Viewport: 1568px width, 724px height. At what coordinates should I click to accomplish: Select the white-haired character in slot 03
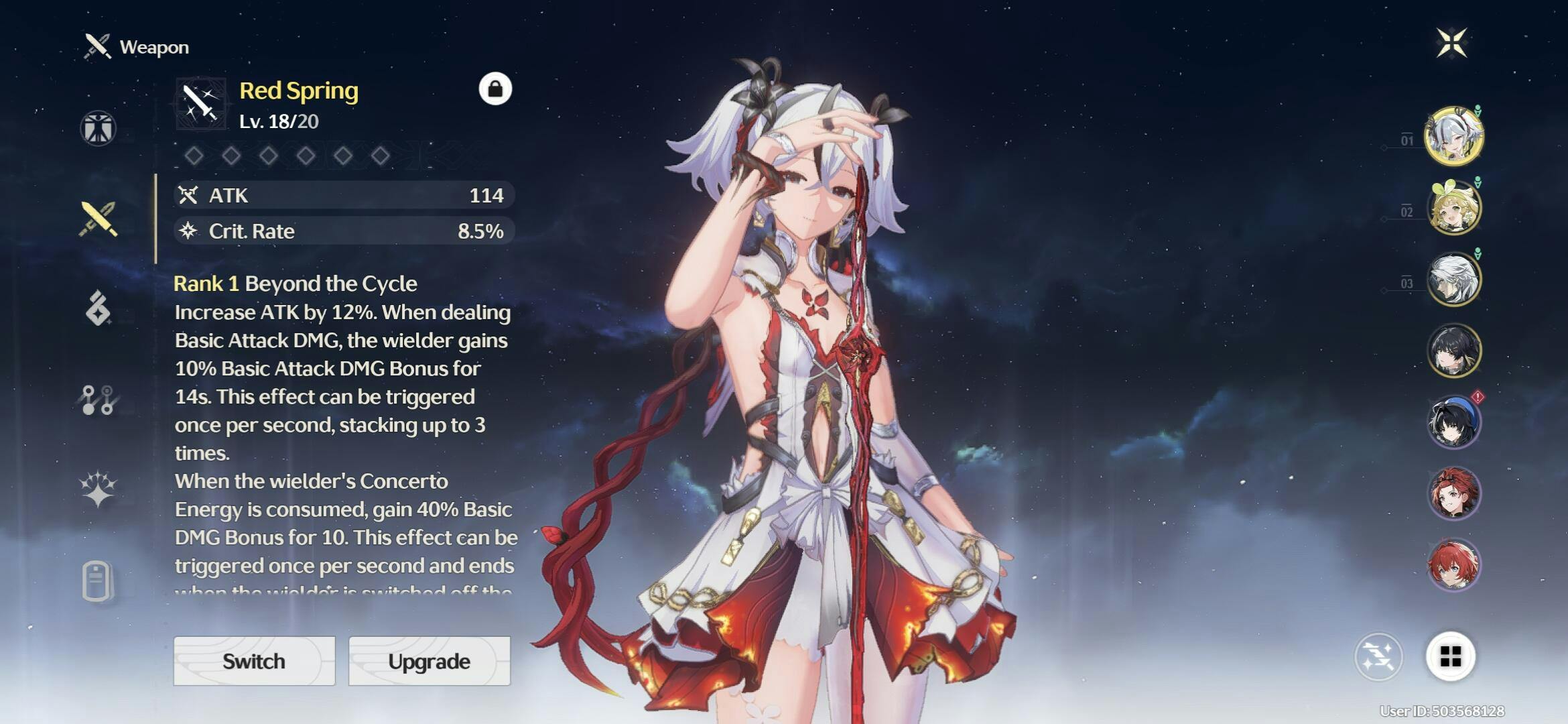tap(1453, 280)
